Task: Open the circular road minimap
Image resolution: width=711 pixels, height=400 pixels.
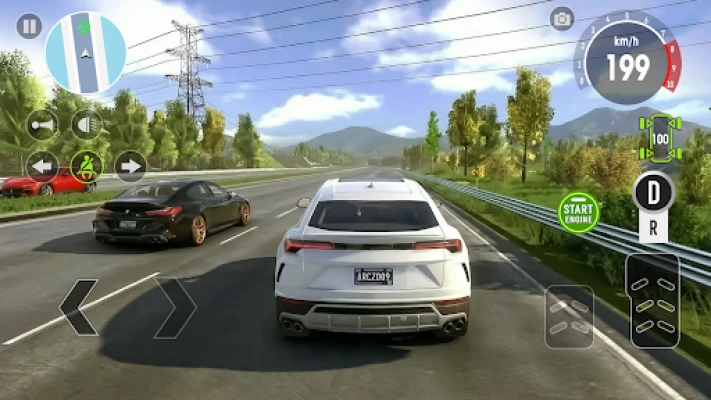Action: coord(85,53)
